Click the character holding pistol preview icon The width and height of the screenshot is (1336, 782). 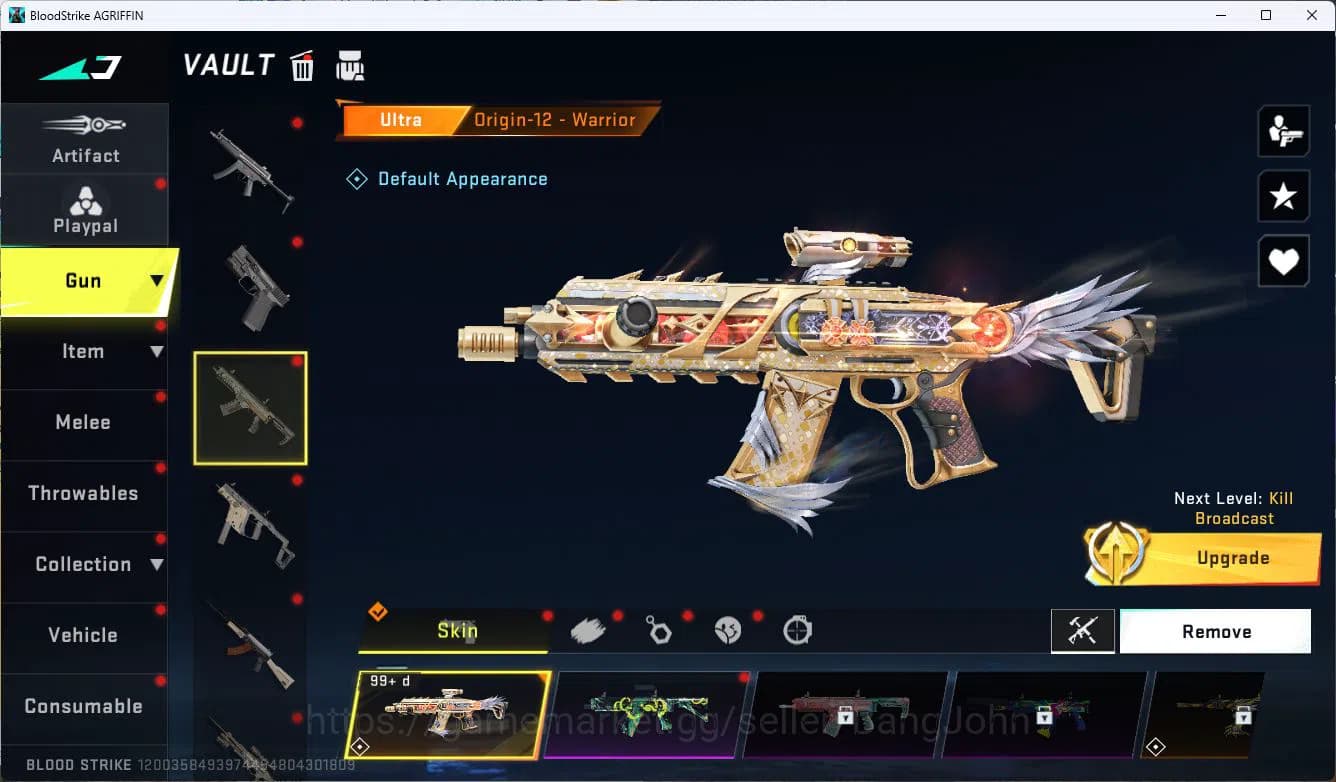(x=1283, y=131)
